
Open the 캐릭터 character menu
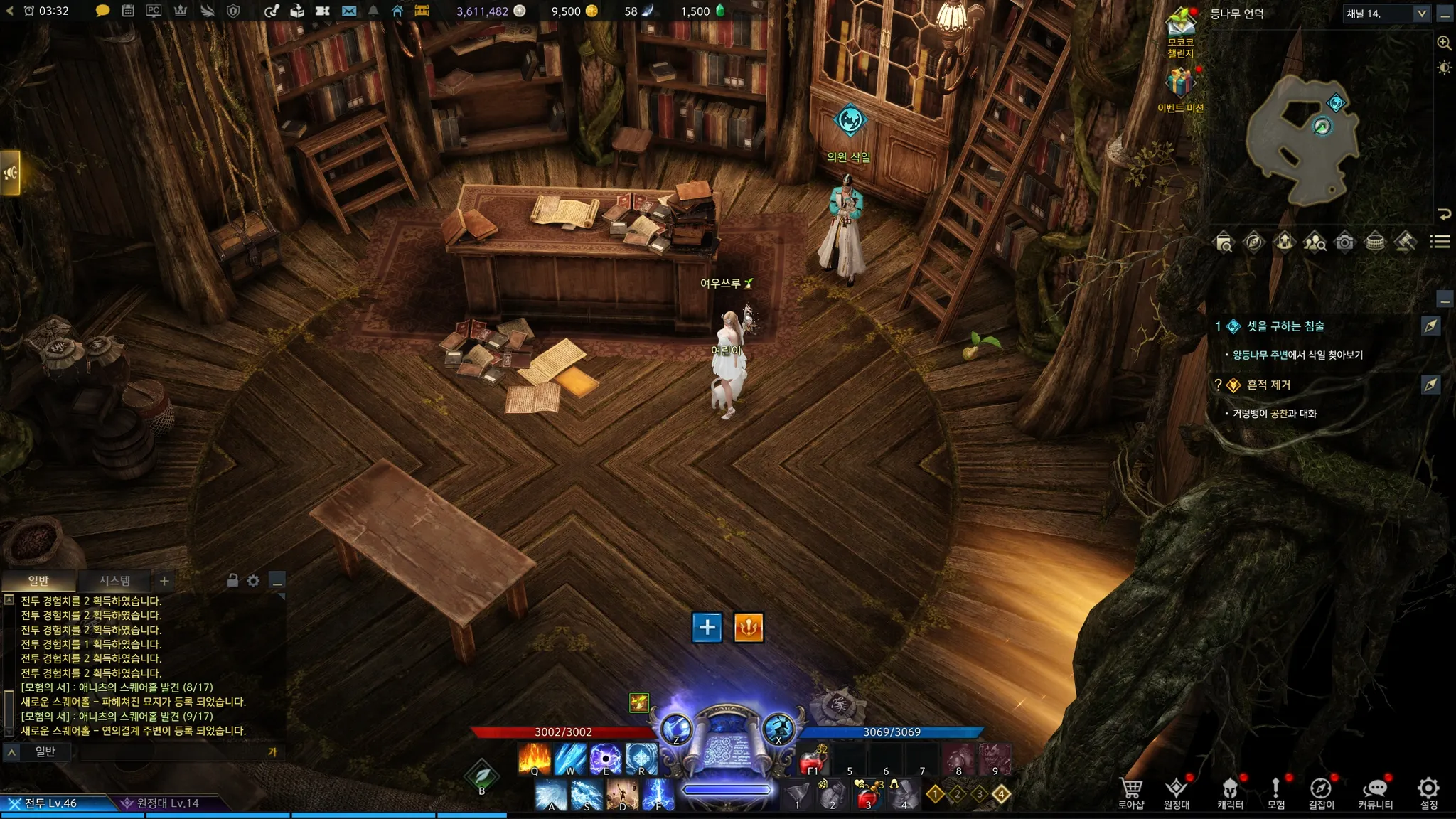(x=1230, y=793)
